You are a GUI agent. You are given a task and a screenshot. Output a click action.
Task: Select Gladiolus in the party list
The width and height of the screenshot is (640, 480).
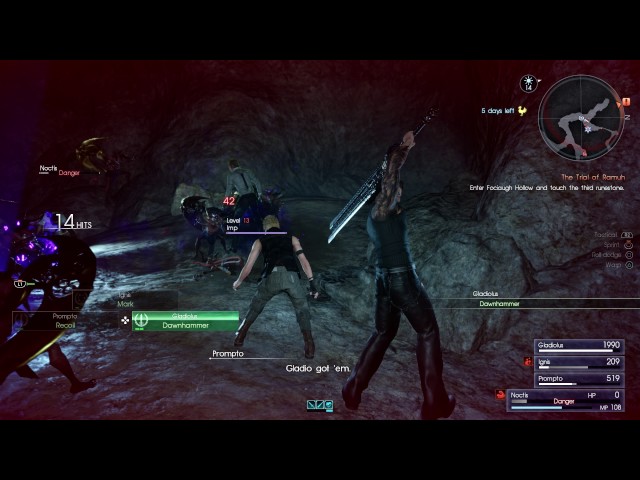click(x=579, y=345)
